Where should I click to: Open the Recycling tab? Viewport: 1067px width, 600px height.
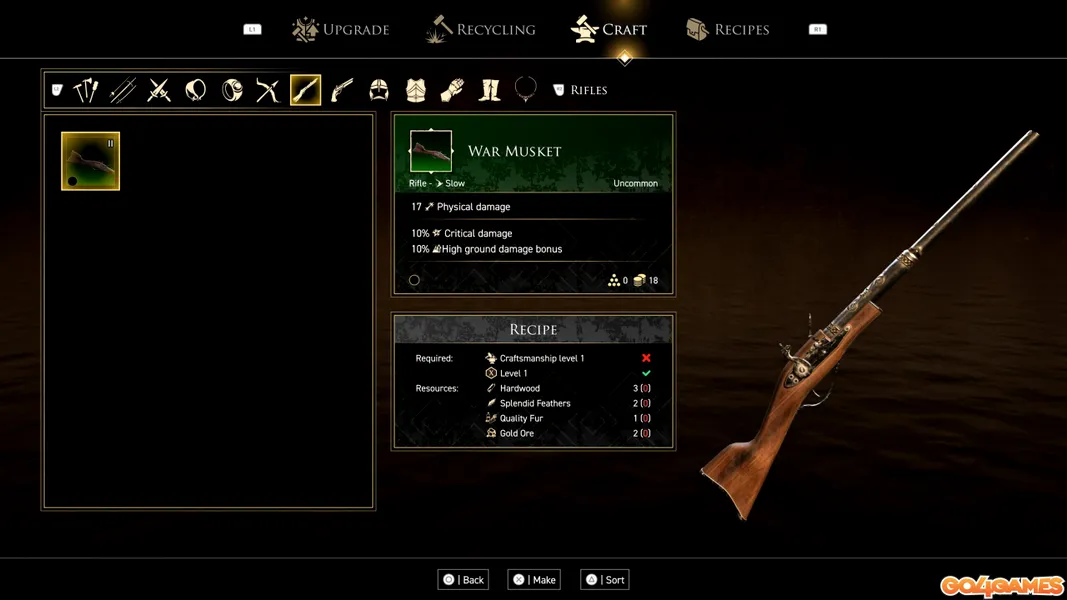point(481,30)
